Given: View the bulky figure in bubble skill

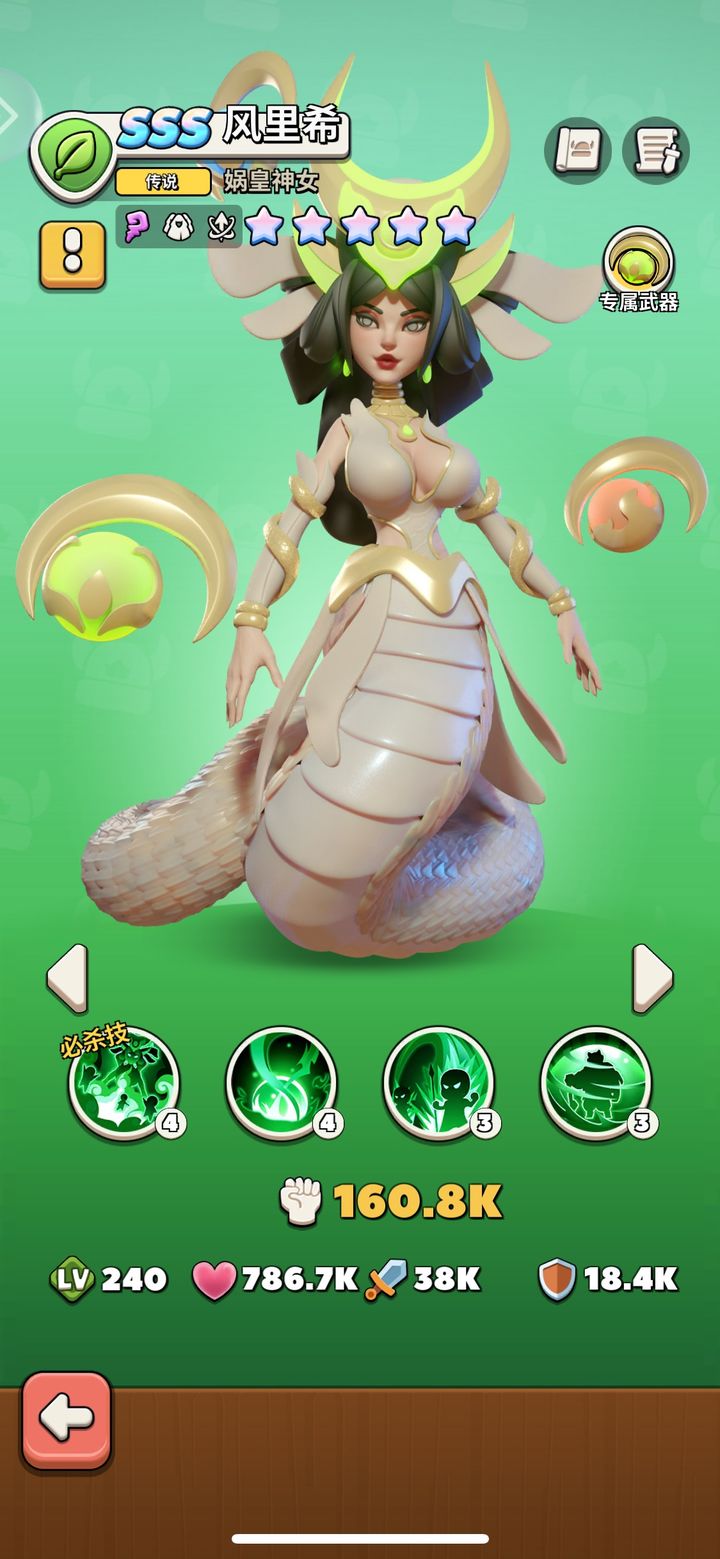Looking at the screenshot, I should pos(595,1083).
